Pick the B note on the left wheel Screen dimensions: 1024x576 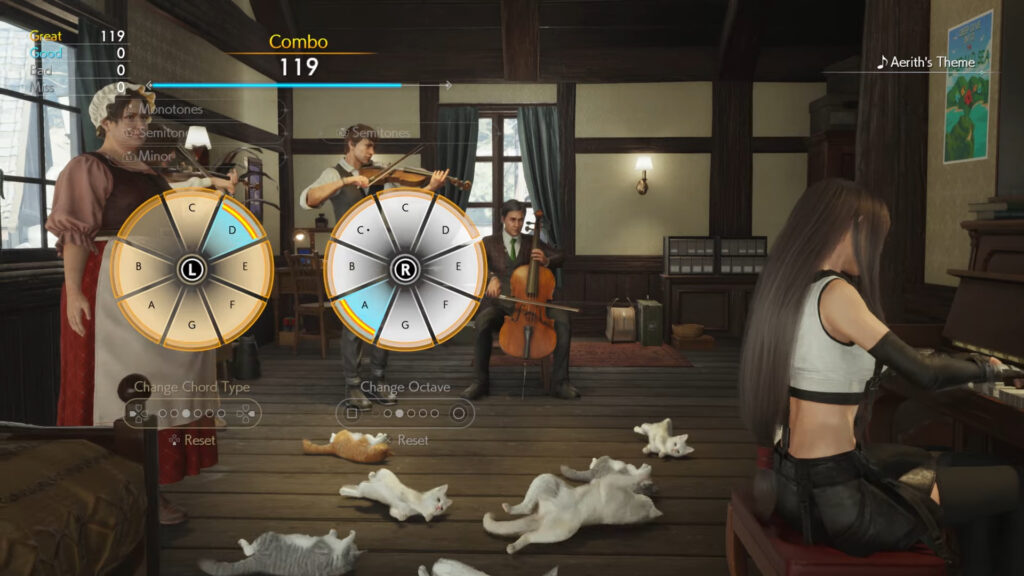(138, 268)
